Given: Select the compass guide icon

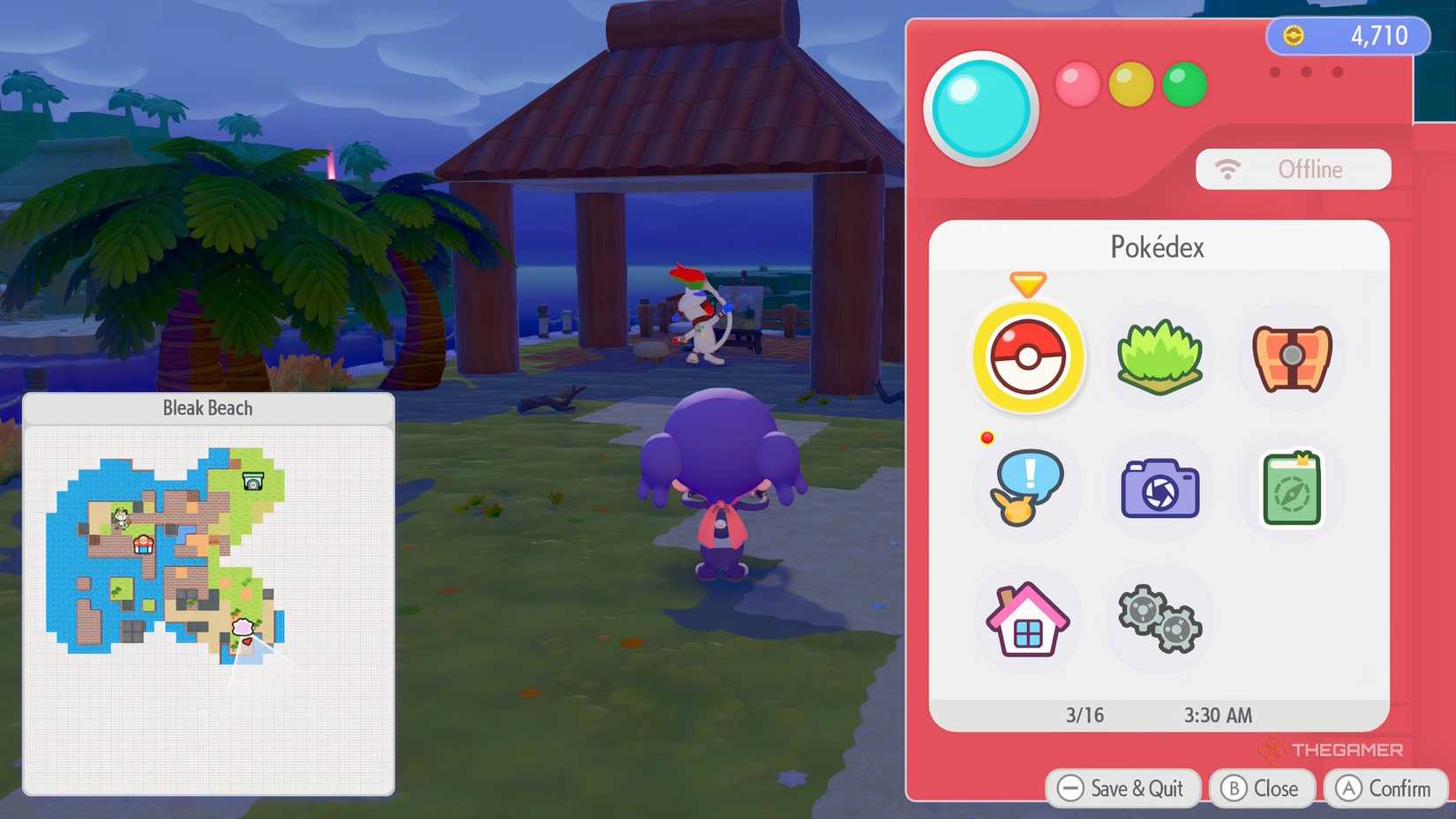Looking at the screenshot, I should click(1290, 489).
